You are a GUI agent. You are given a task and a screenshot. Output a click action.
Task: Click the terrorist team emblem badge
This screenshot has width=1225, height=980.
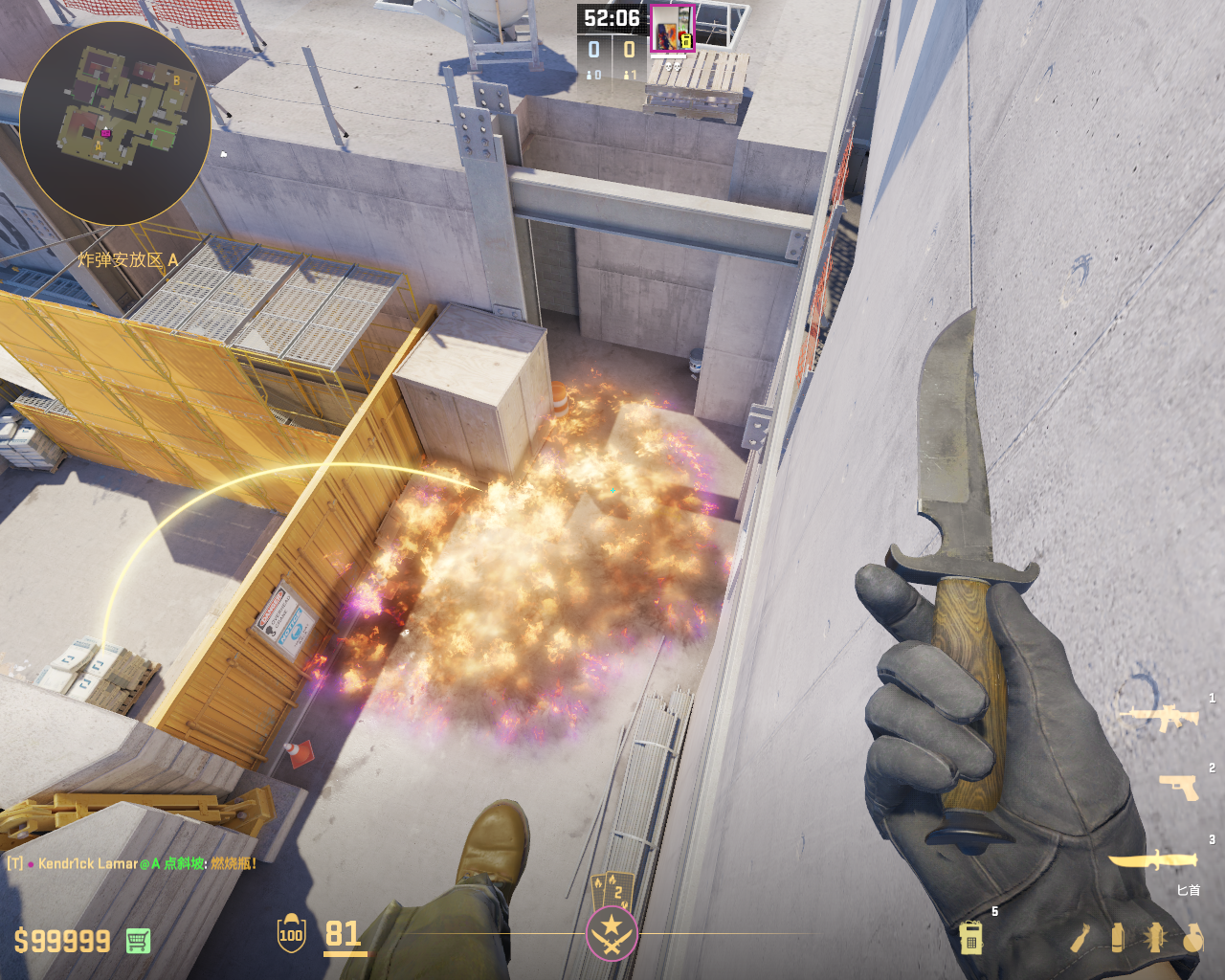612,931
